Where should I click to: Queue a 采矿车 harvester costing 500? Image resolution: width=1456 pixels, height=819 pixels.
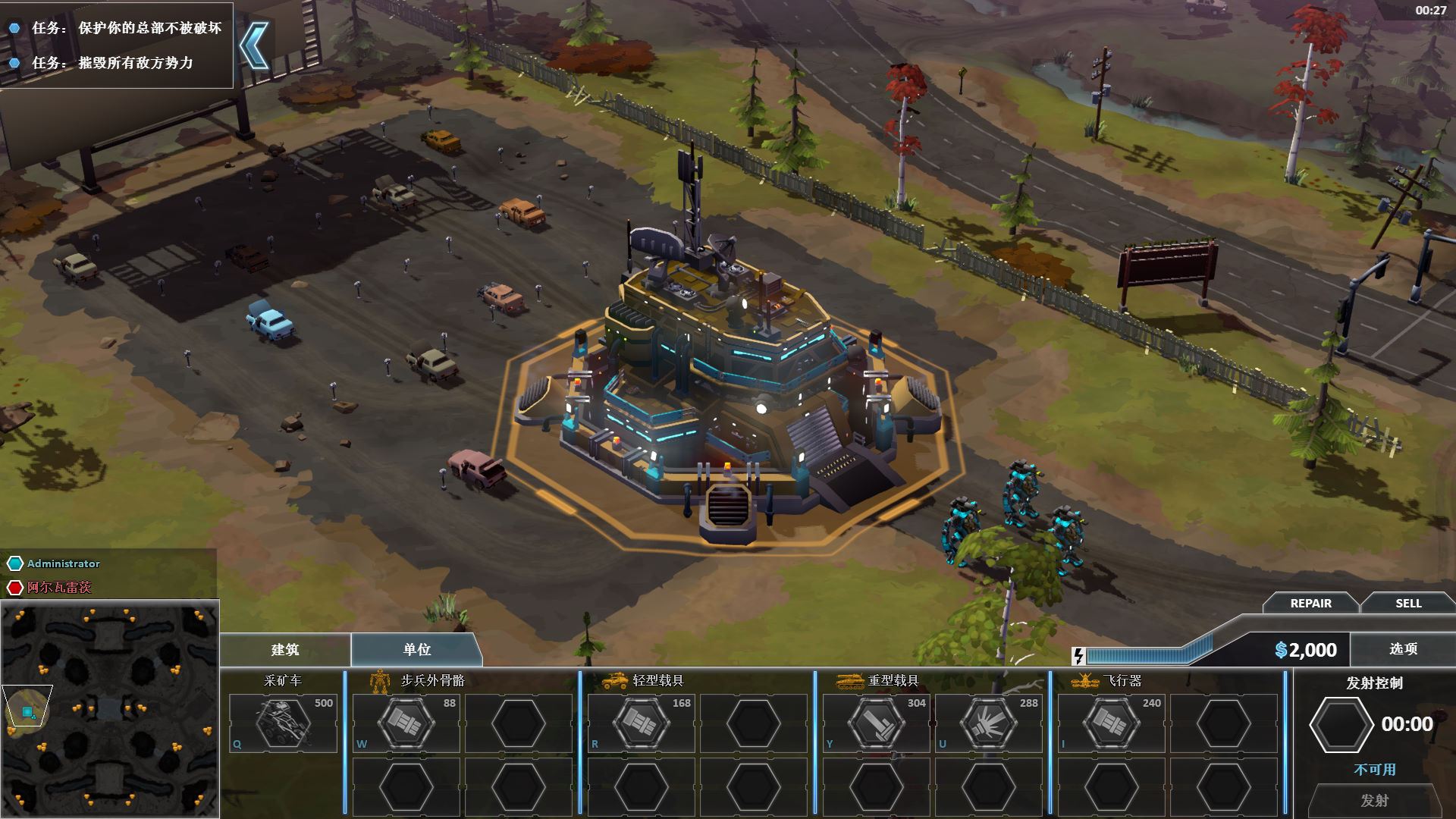coord(283,723)
